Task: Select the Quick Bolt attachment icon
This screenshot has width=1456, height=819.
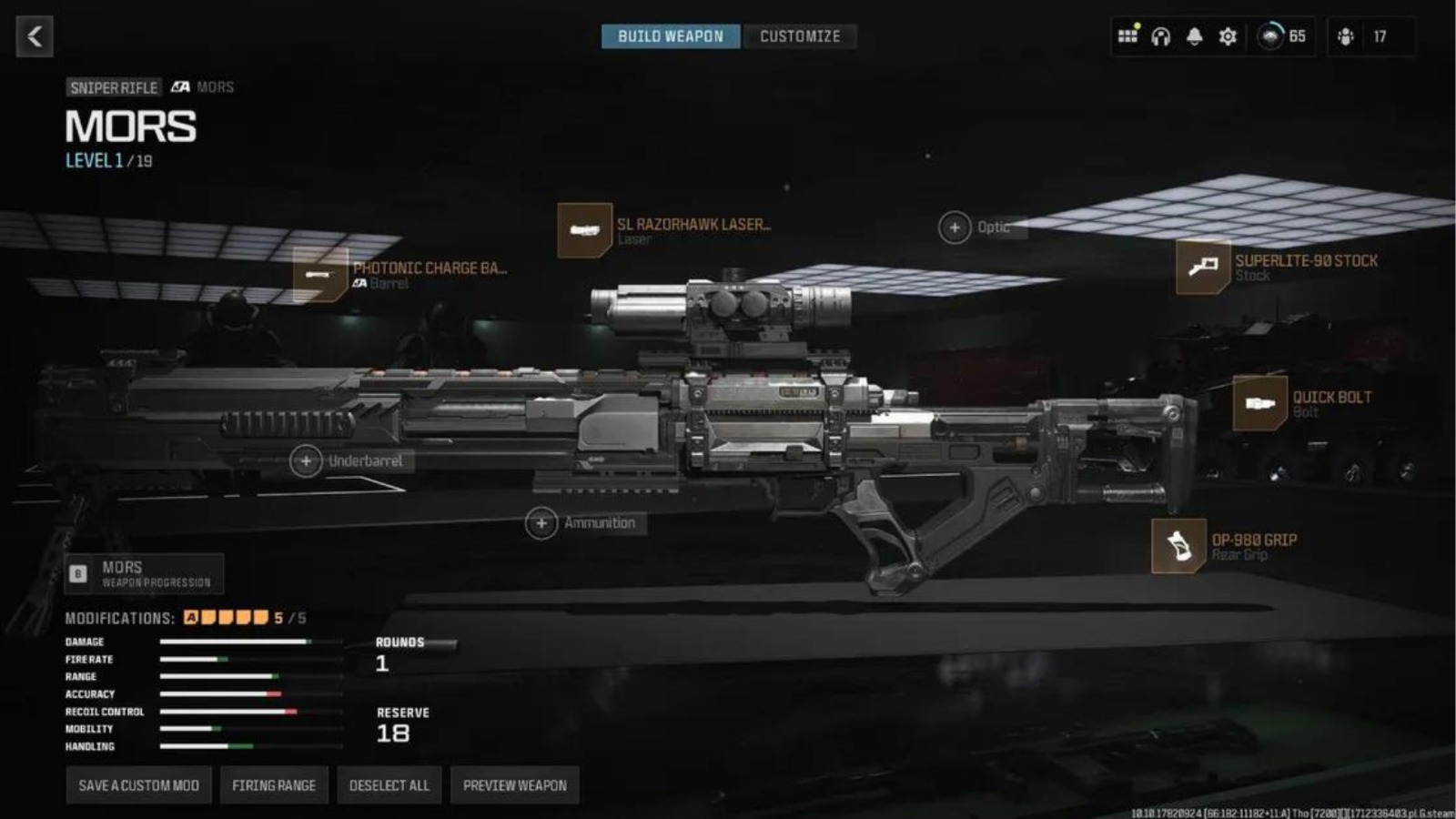Action: pyautogui.click(x=1261, y=401)
